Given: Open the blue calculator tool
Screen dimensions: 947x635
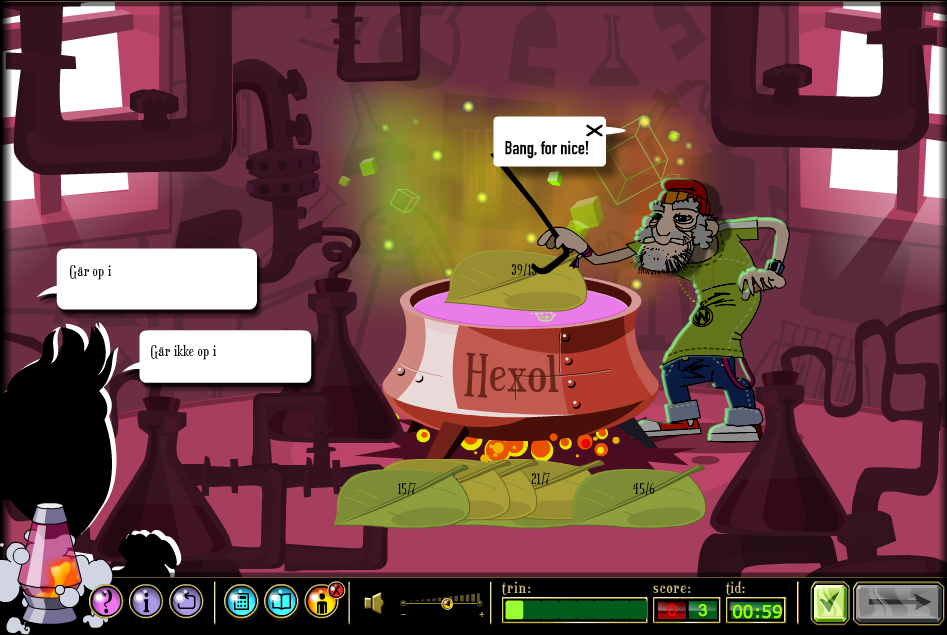Looking at the screenshot, I should [x=241, y=601].
